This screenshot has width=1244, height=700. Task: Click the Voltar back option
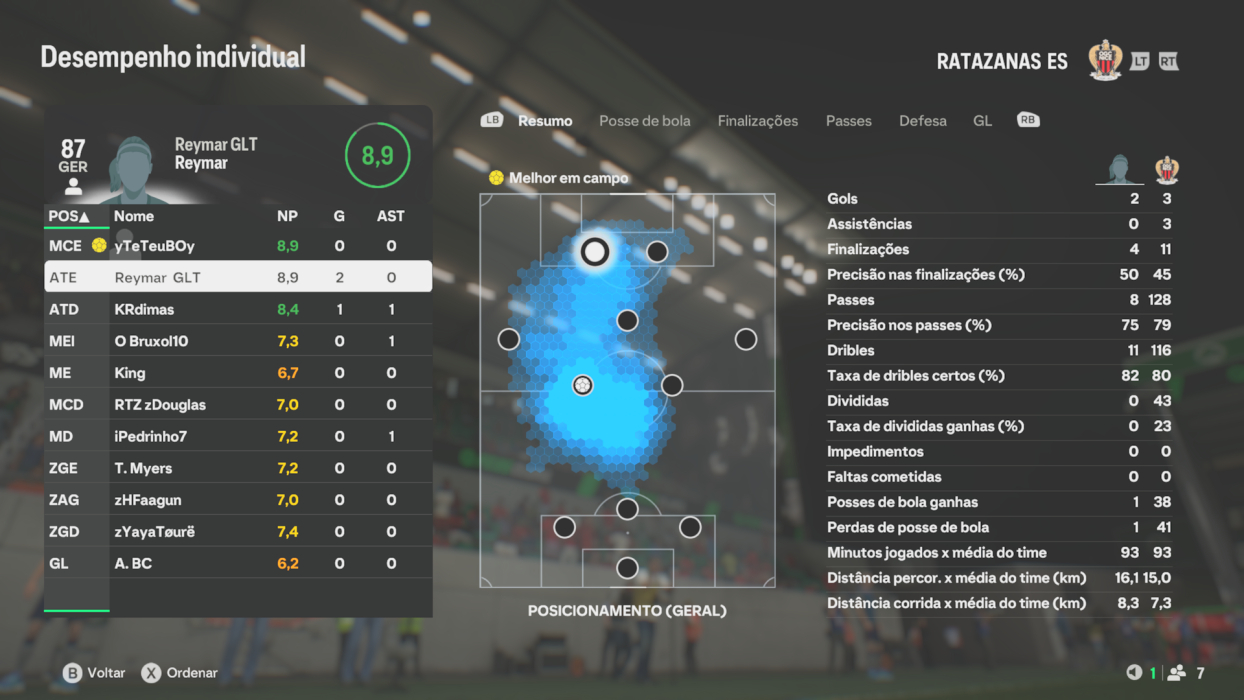95,673
